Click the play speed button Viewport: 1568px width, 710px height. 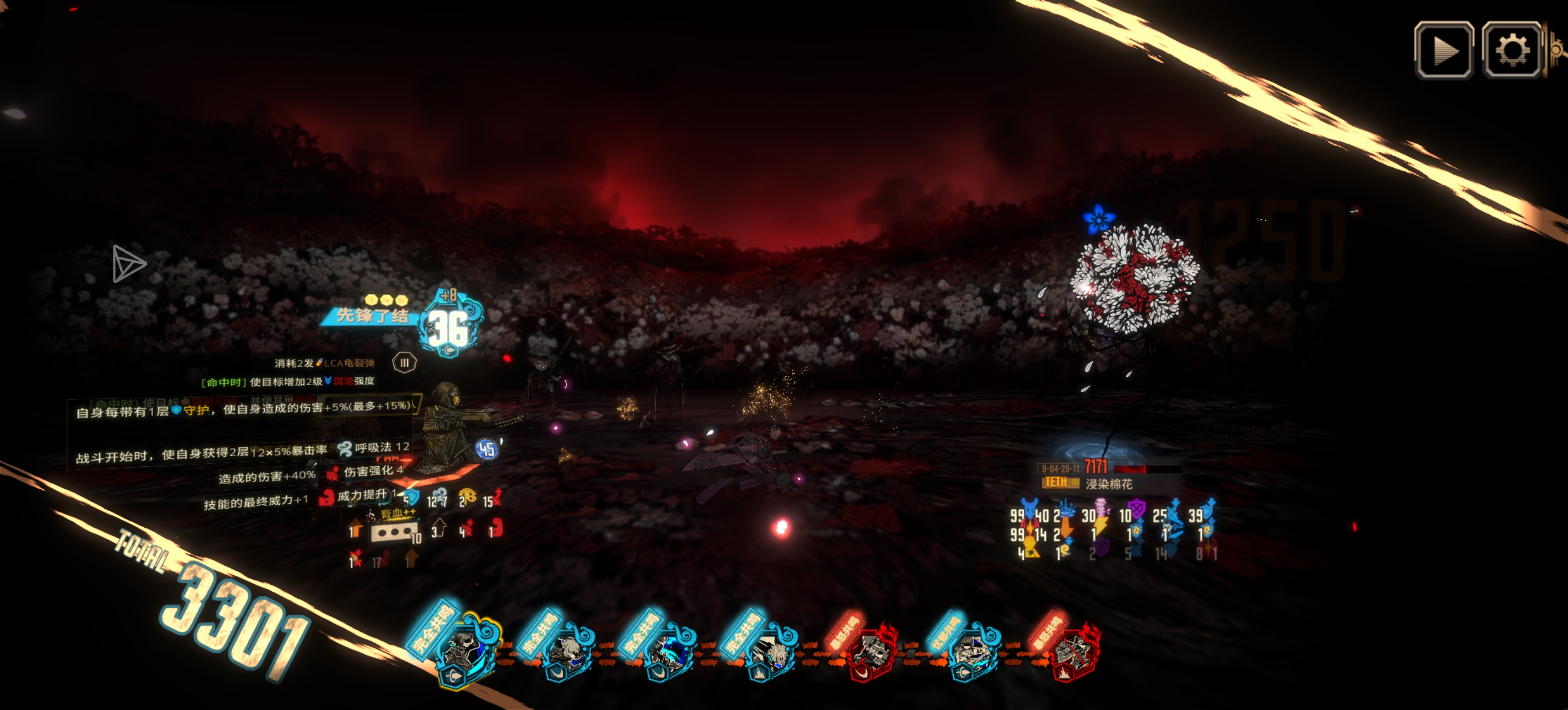point(1443,50)
